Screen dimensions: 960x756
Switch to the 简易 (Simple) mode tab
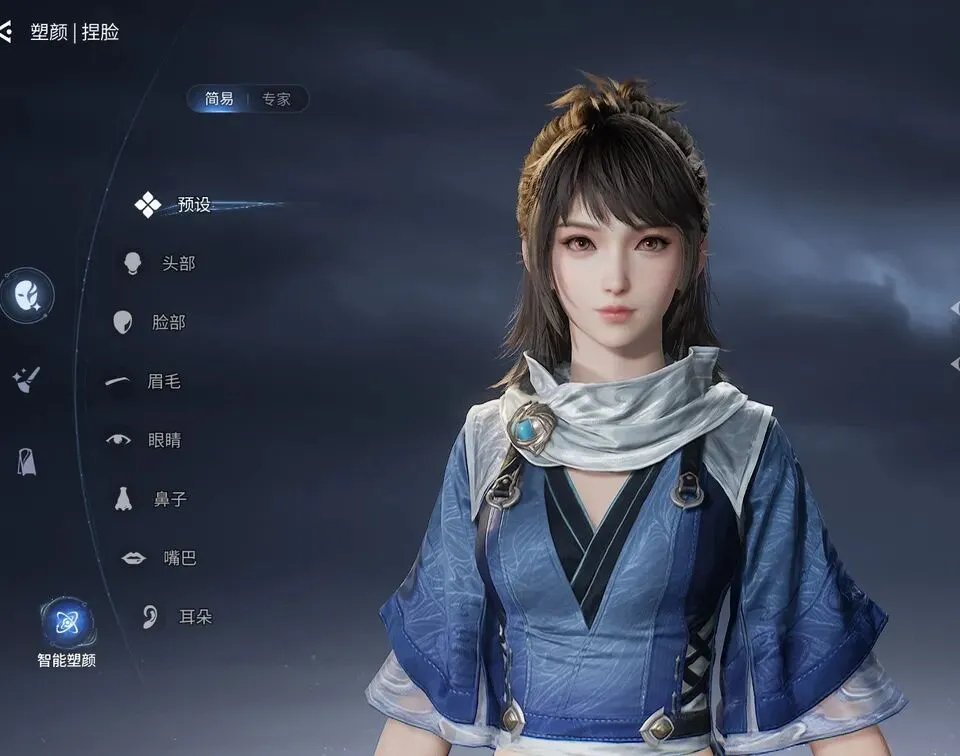click(x=219, y=99)
